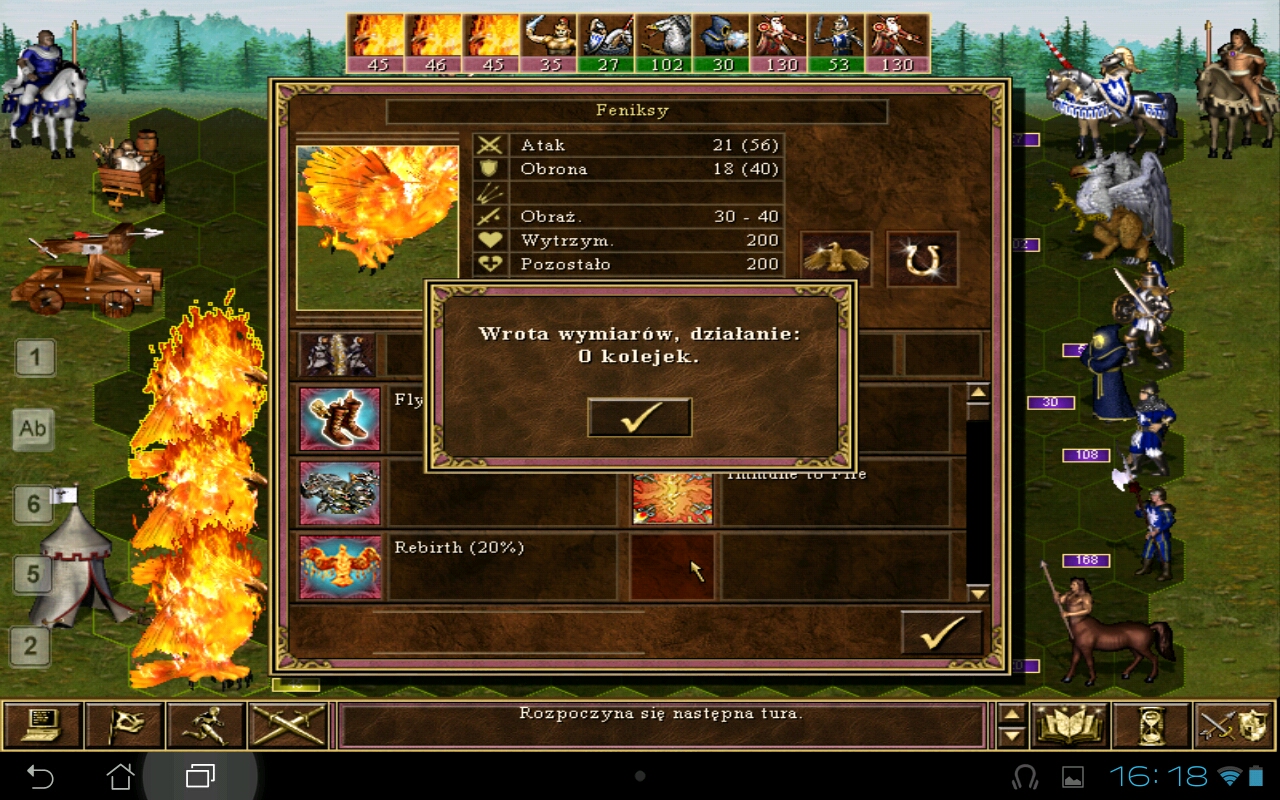
Task: Choose the surrender flag button
Action: coord(124,726)
